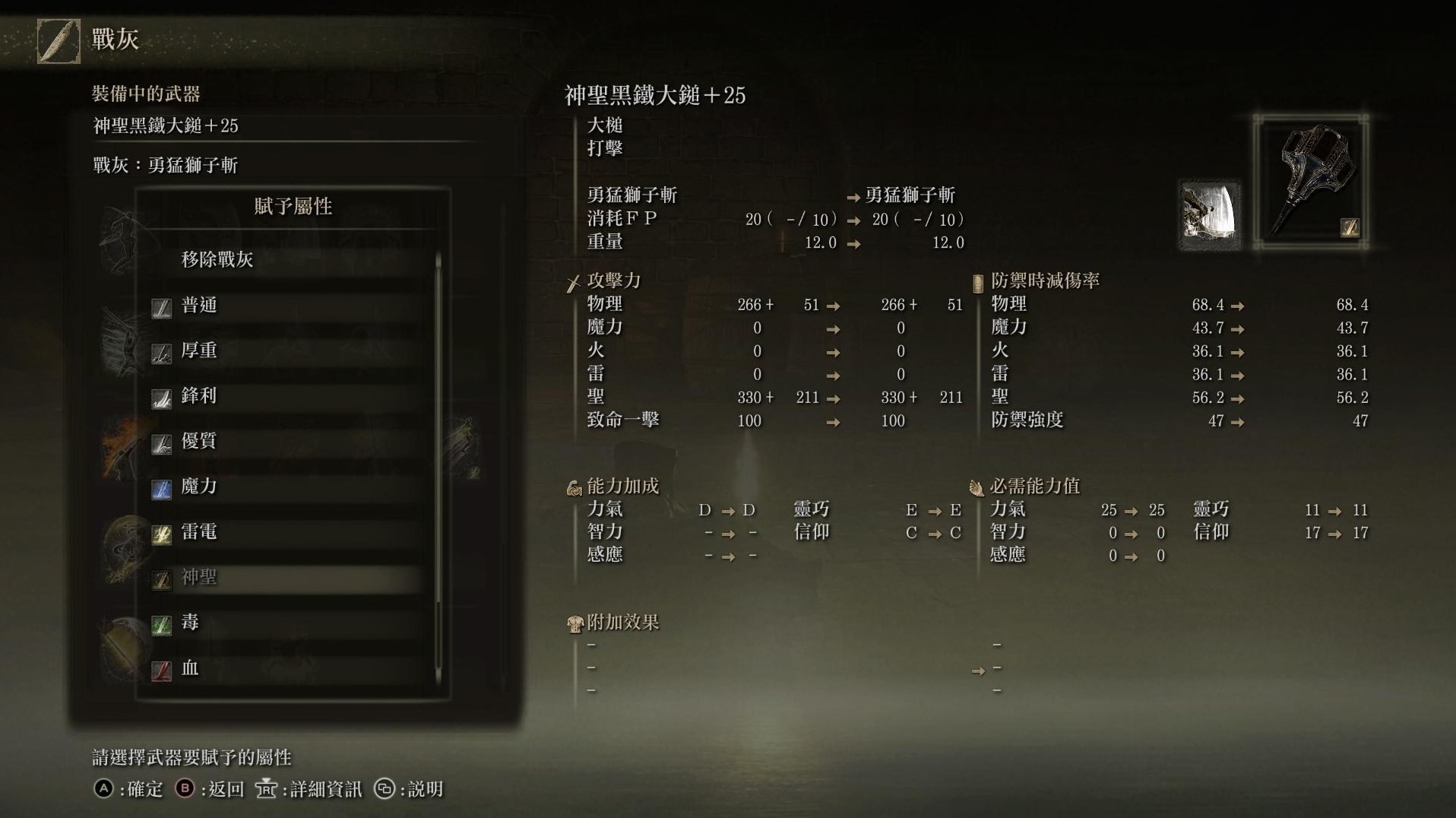Pick the 血 (Blood) affinity icon

point(162,668)
